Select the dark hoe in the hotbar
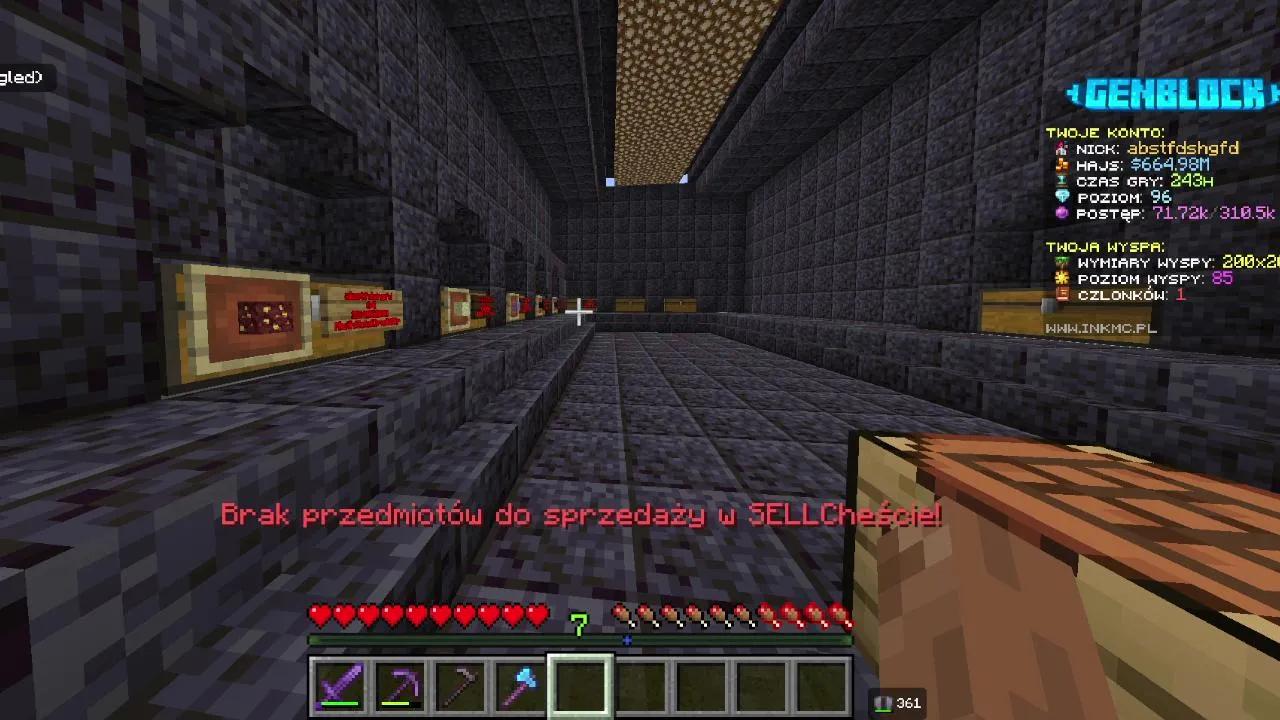 459,683
